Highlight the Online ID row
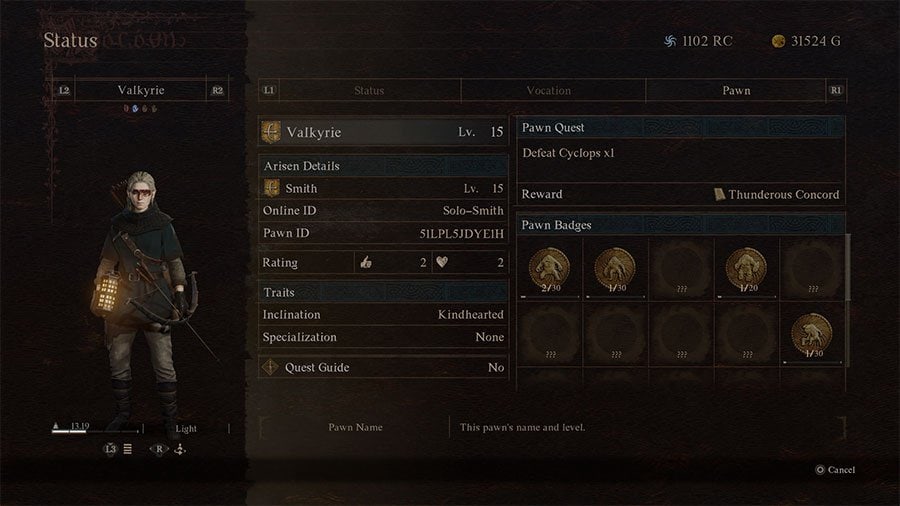The height and width of the screenshot is (506, 900). [x=383, y=211]
